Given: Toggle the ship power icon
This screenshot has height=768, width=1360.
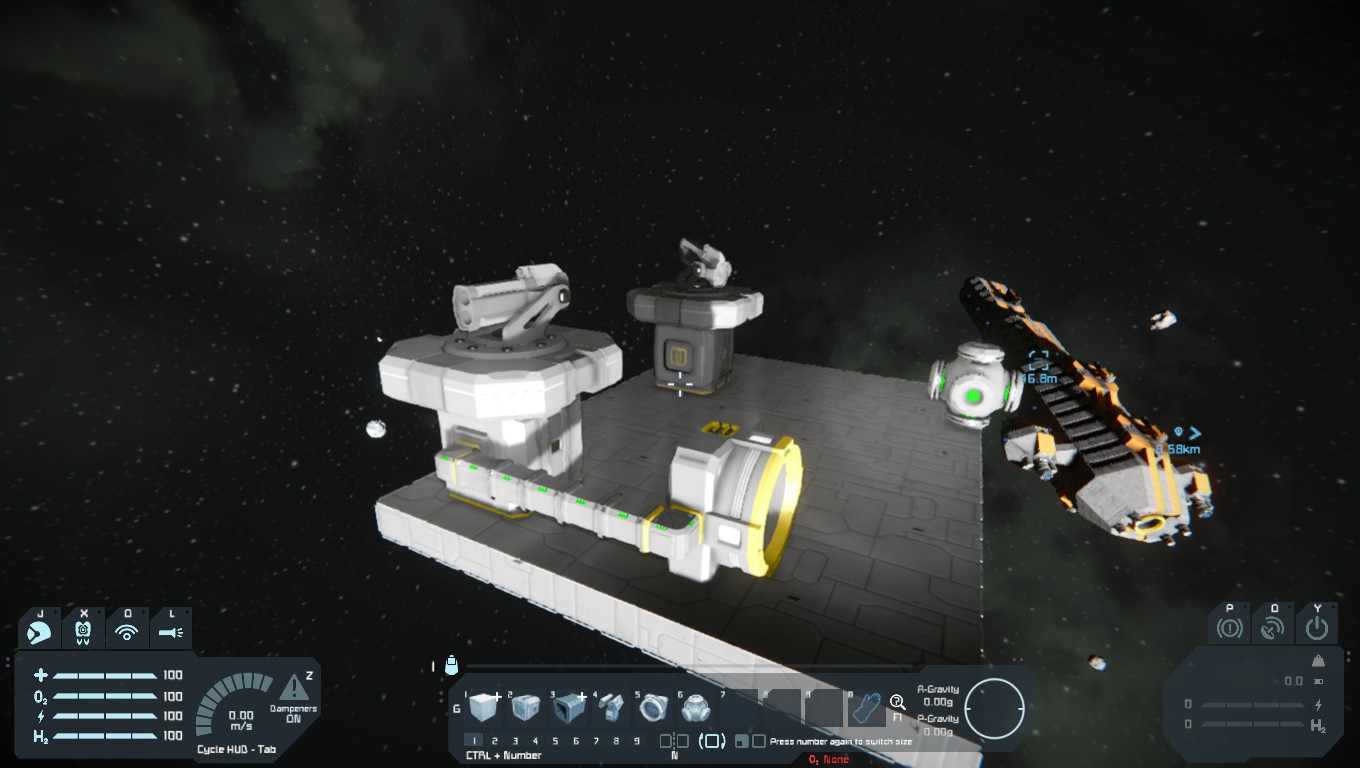Looking at the screenshot, I should pos(1317,629).
